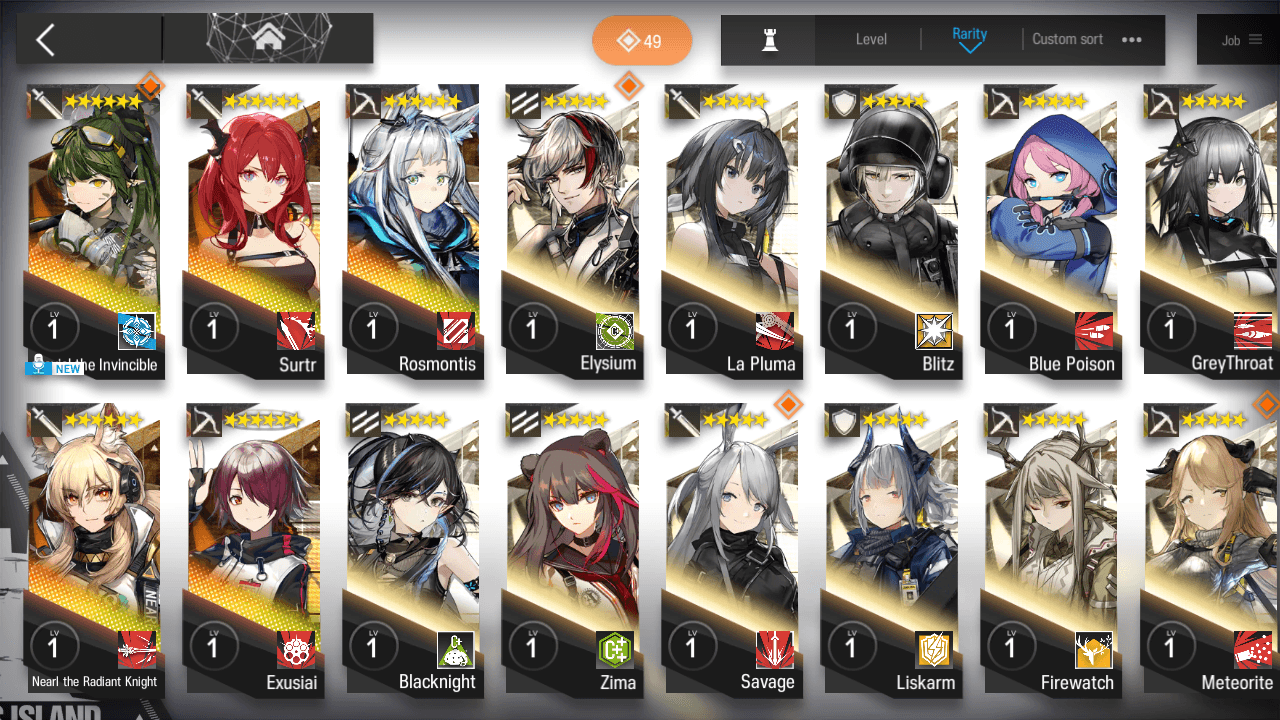Select the Blue Poison operator card
Viewport: 1280px width, 720px height.
click(1051, 230)
